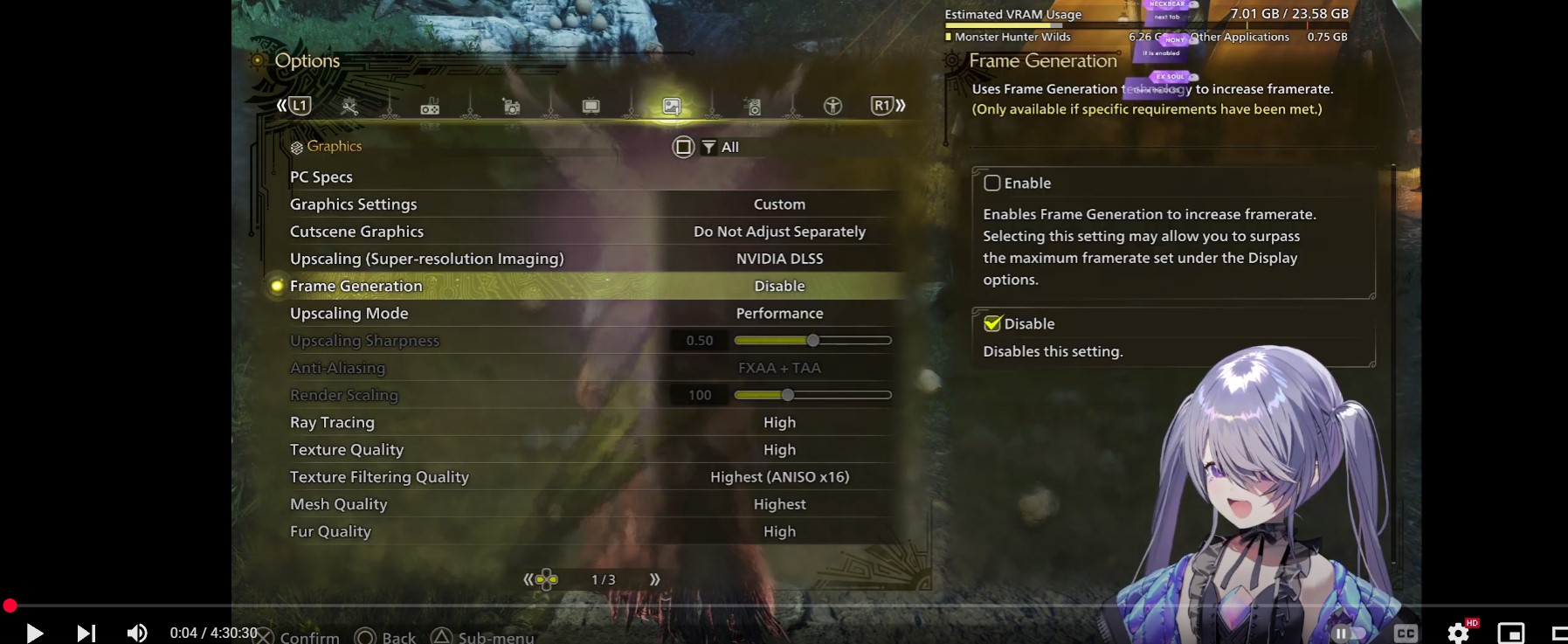Select the Fur Quality row
The width and height of the screenshot is (1568, 644).
pos(330,531)
